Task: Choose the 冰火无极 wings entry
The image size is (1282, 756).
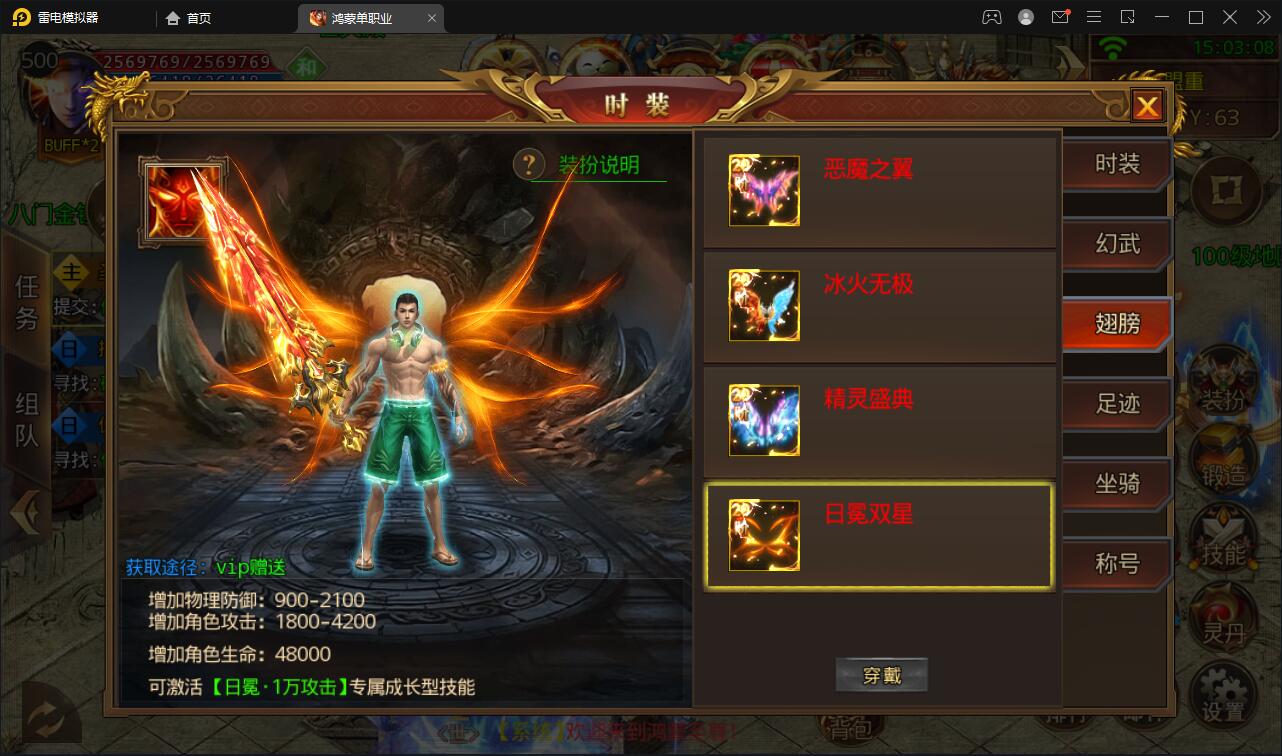Action: [879, 306]
